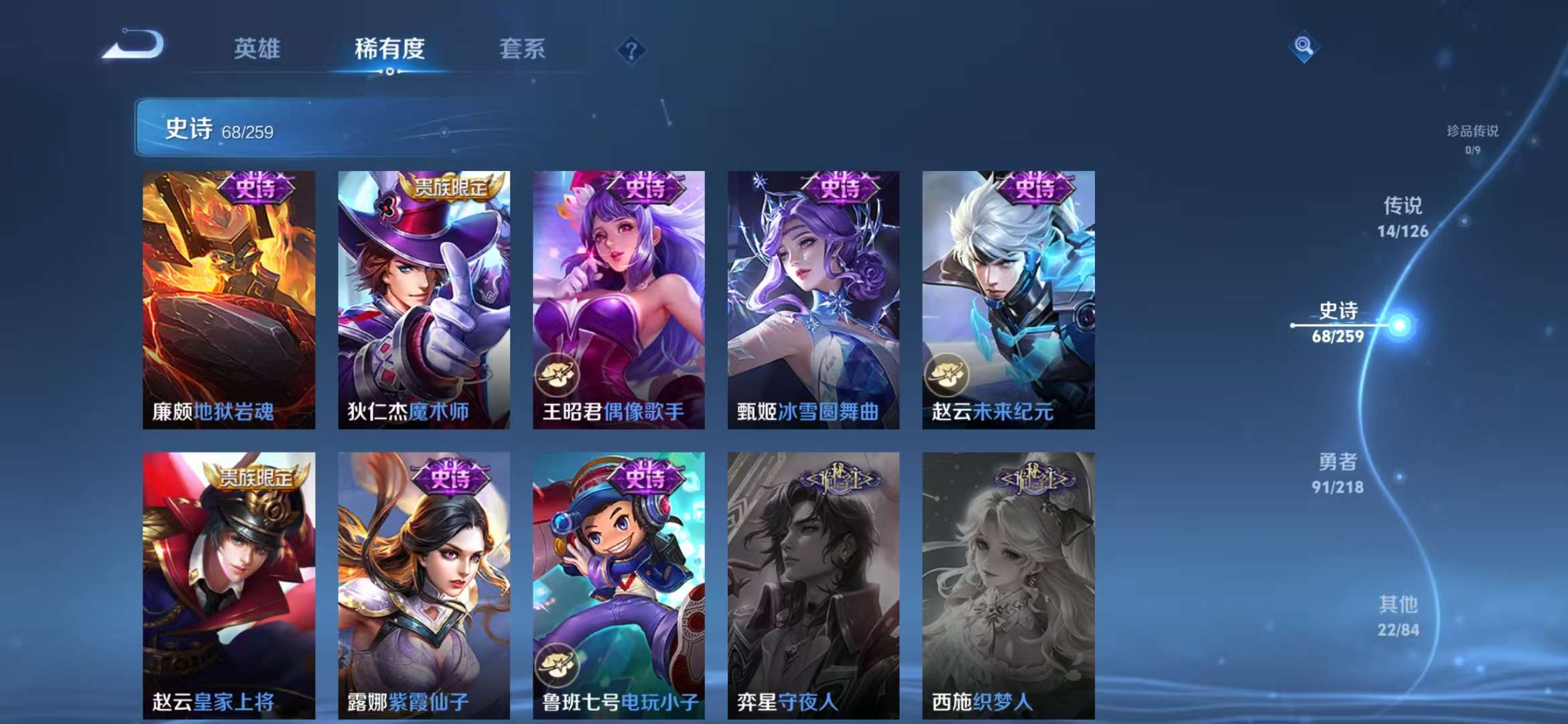Switch to the 套系 tab
The height and width of the screenshot is (724, 1568).
tap(522, 49)
